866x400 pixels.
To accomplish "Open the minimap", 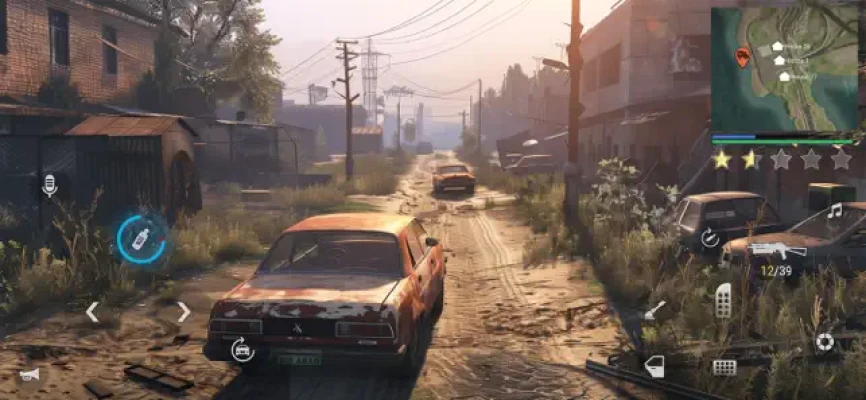I will (787, 70).
